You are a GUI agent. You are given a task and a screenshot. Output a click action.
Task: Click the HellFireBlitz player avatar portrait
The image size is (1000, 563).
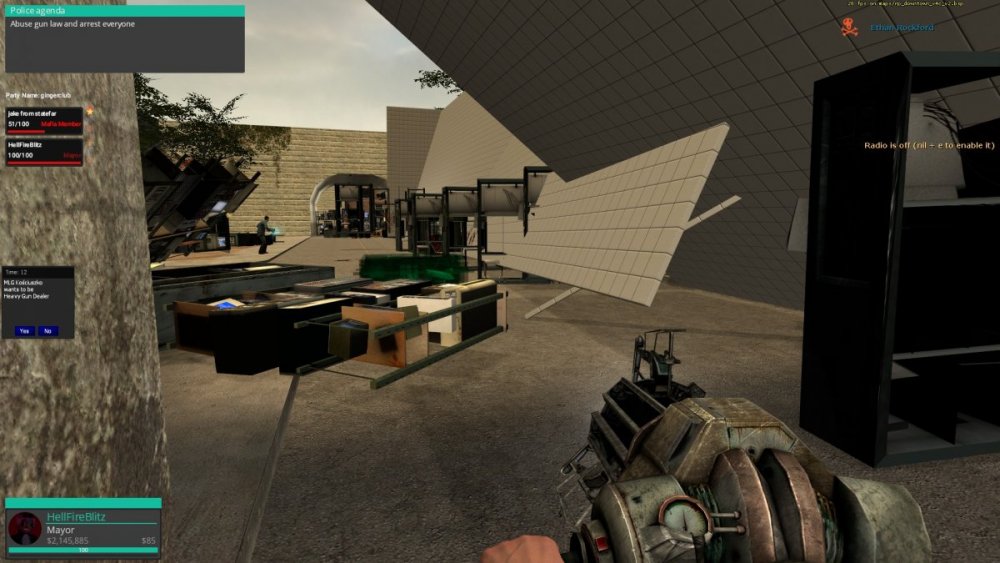point(25,528)
